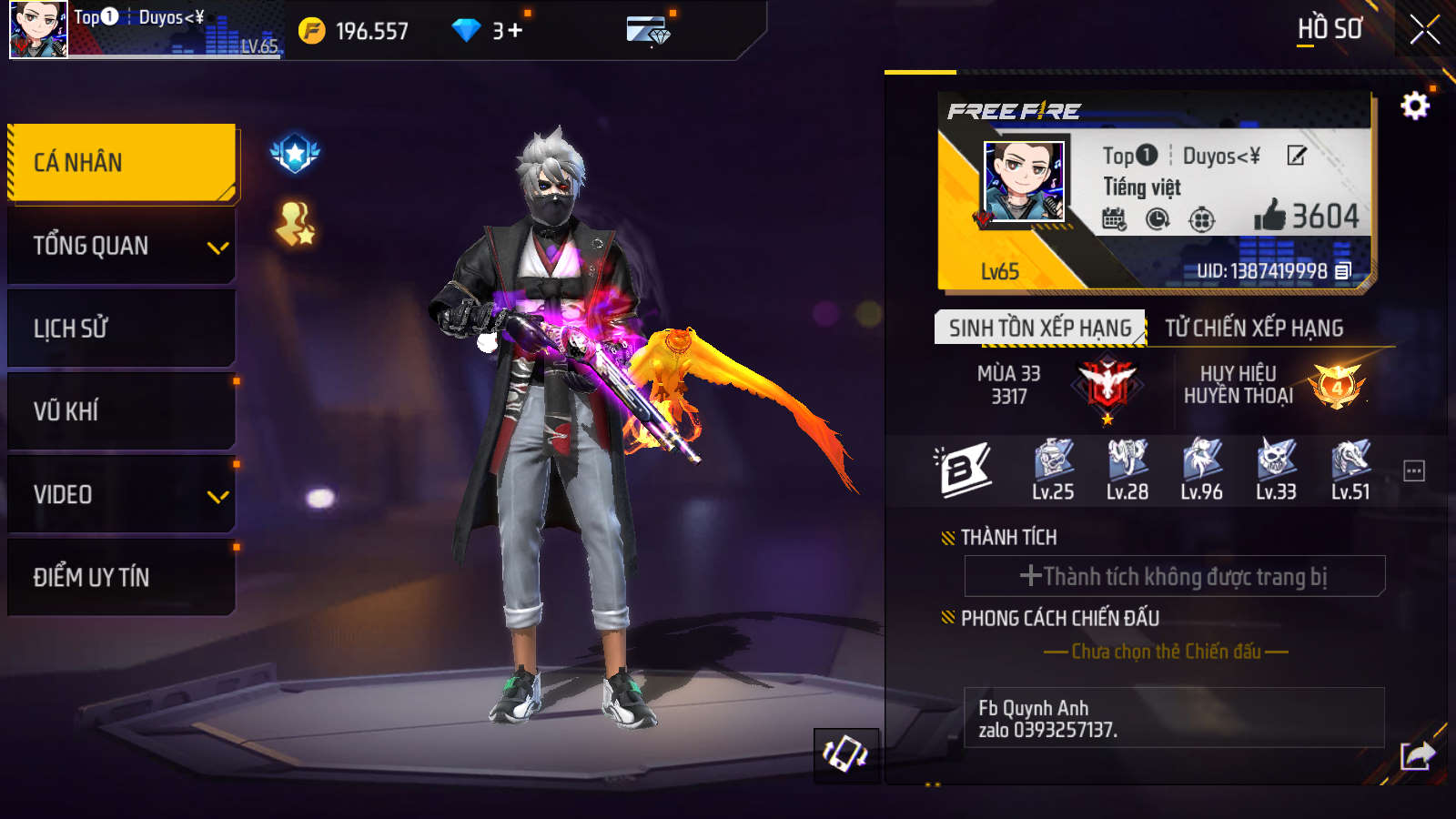
Task: Edit the player name with pencil icon
Action: (x=1297, y=156)
